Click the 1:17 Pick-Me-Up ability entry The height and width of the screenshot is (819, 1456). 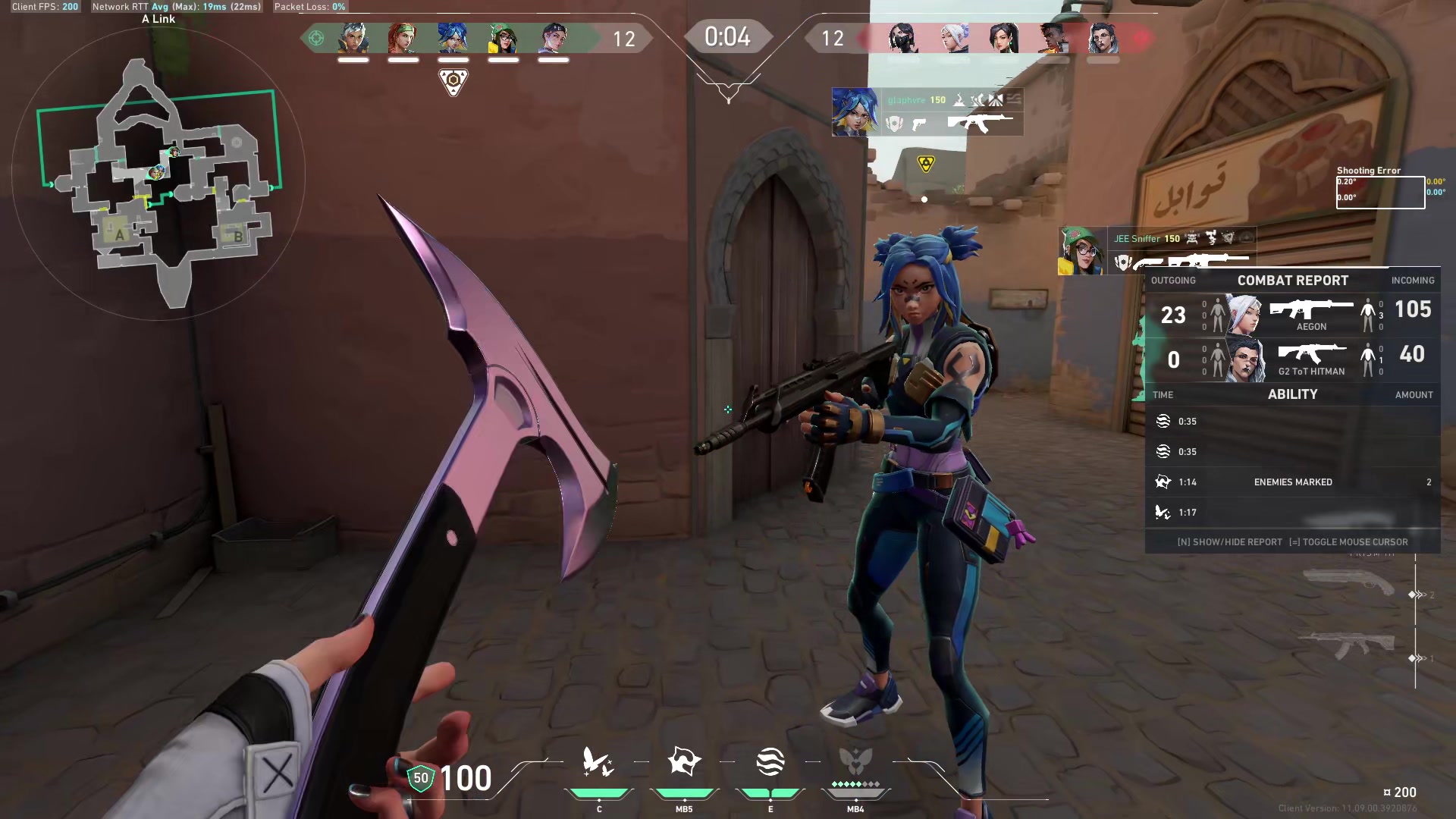(x=1292, y=513)
